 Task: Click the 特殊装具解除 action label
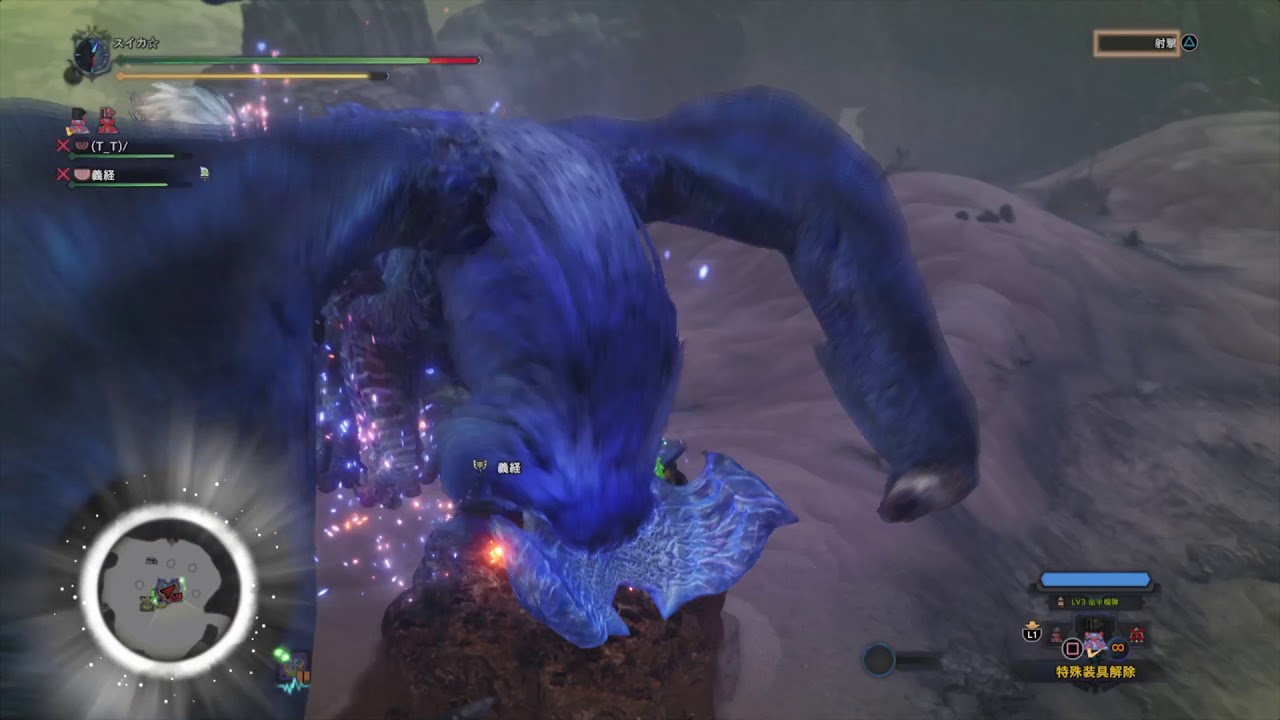tap(1096, 671)
